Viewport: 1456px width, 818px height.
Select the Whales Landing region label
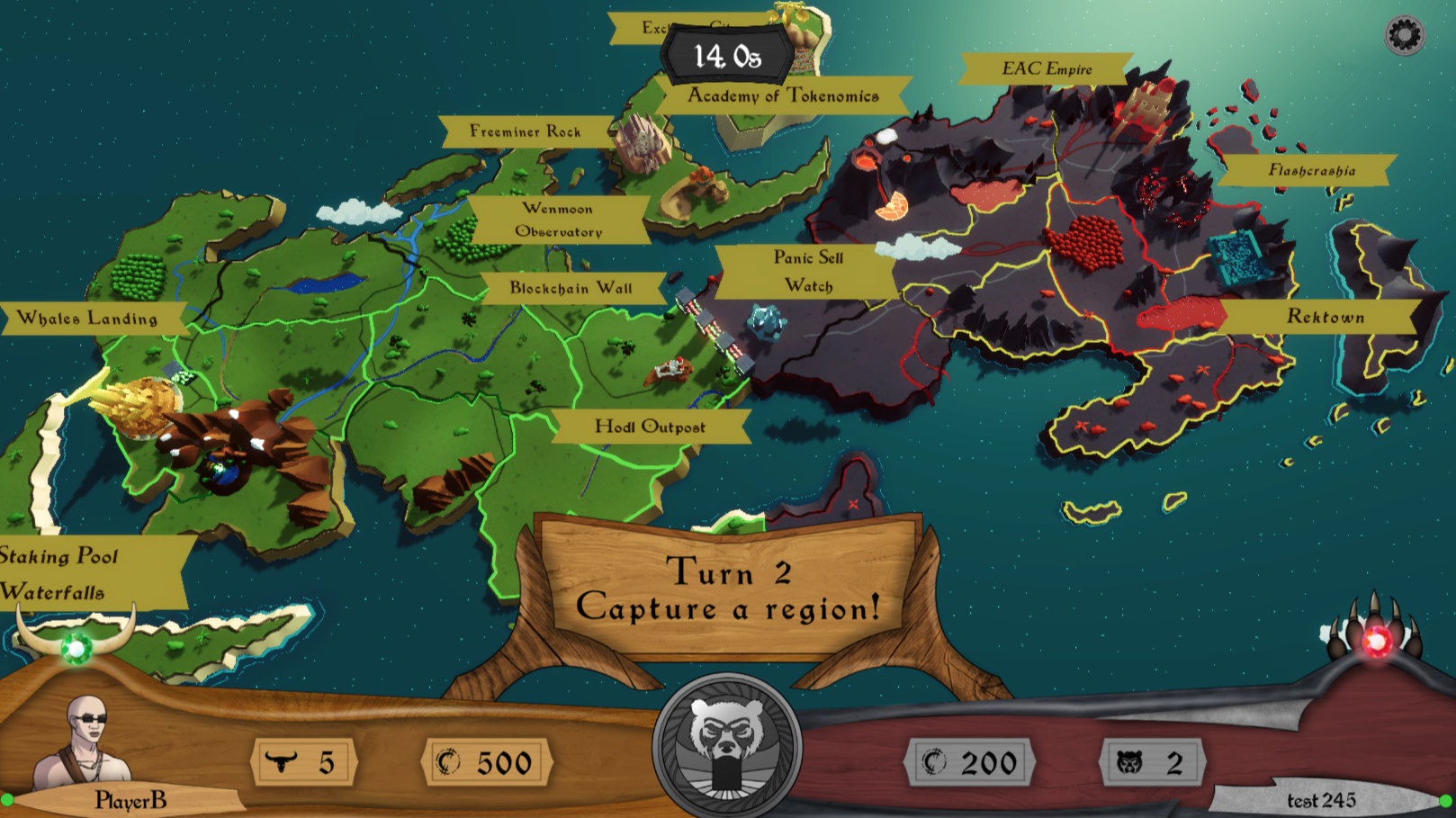(88, 319)
